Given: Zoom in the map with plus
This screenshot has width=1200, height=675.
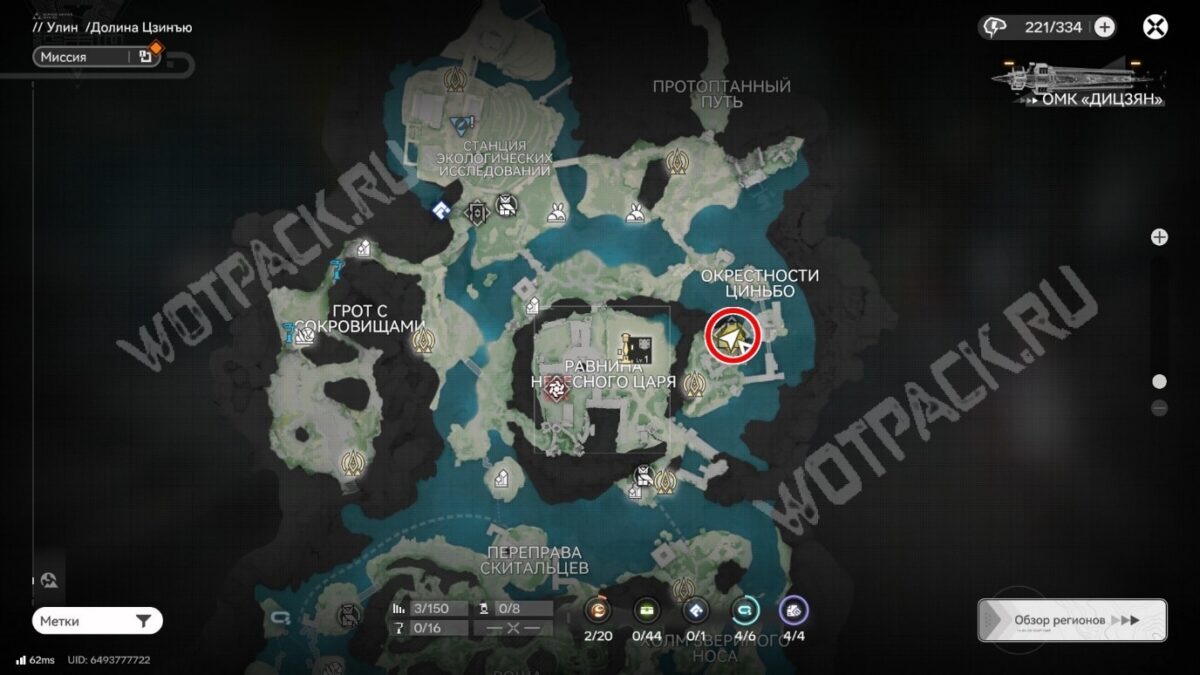Looking at the screenshot, I should coord(1159,237).
